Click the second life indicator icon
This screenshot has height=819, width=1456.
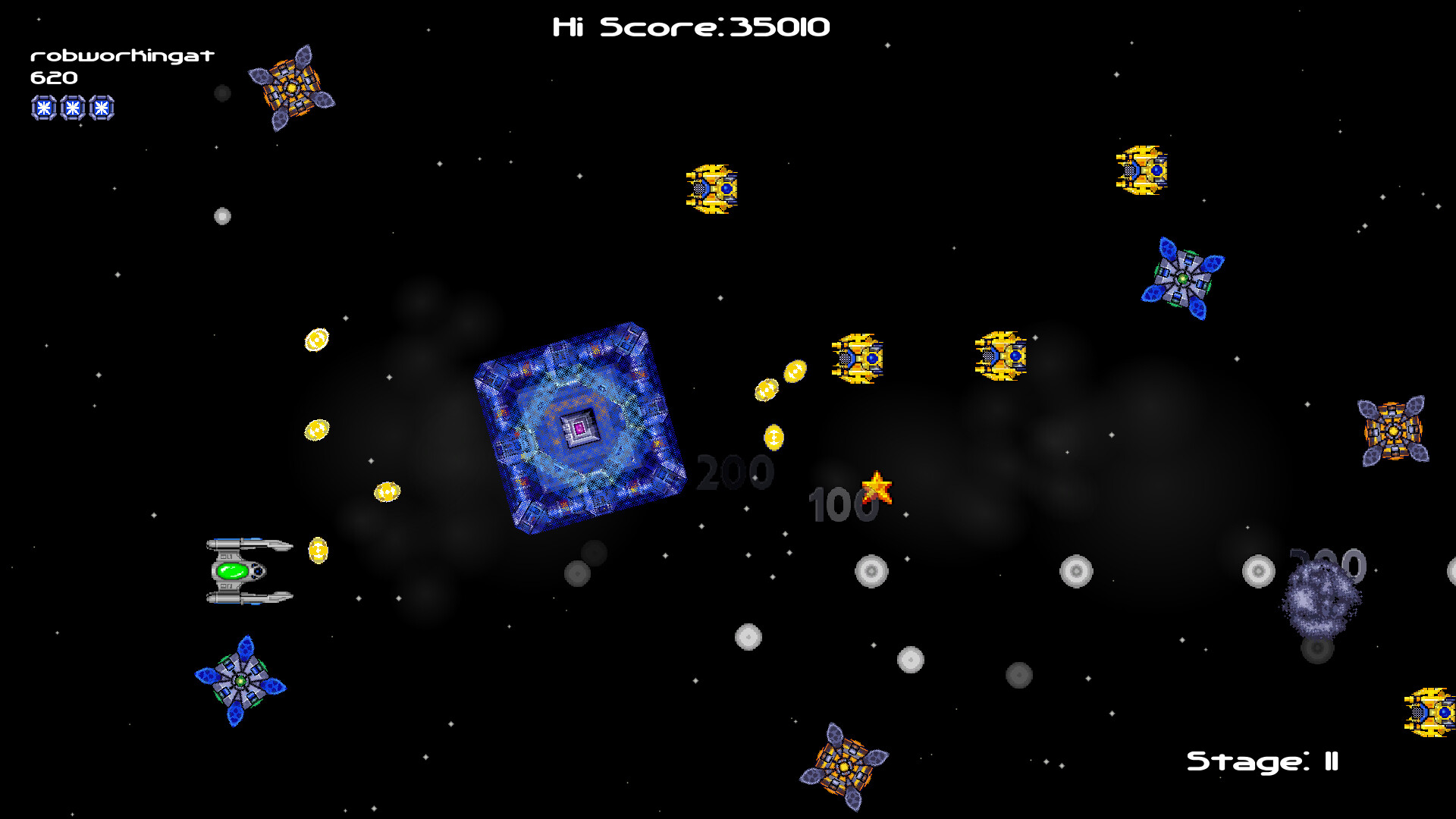point(72,108)
